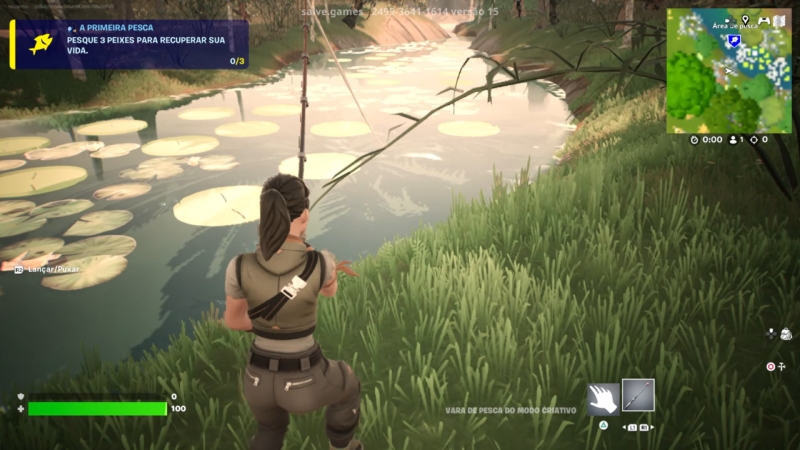The image size is (800, 450).
Task: Select the empty hand slot
Action: pyautogui.click(x=603, y=398)
